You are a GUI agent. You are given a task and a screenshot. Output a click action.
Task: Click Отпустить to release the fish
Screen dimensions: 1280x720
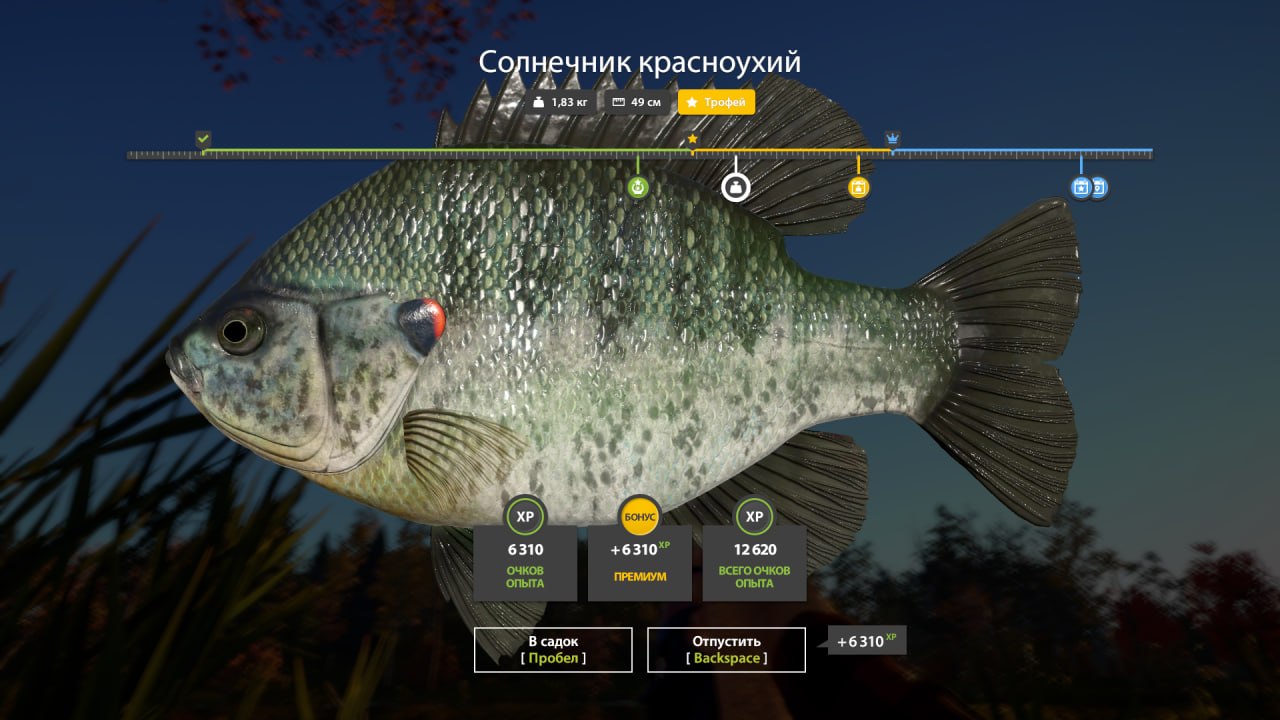pyautogui.click(x=727, y=649)
